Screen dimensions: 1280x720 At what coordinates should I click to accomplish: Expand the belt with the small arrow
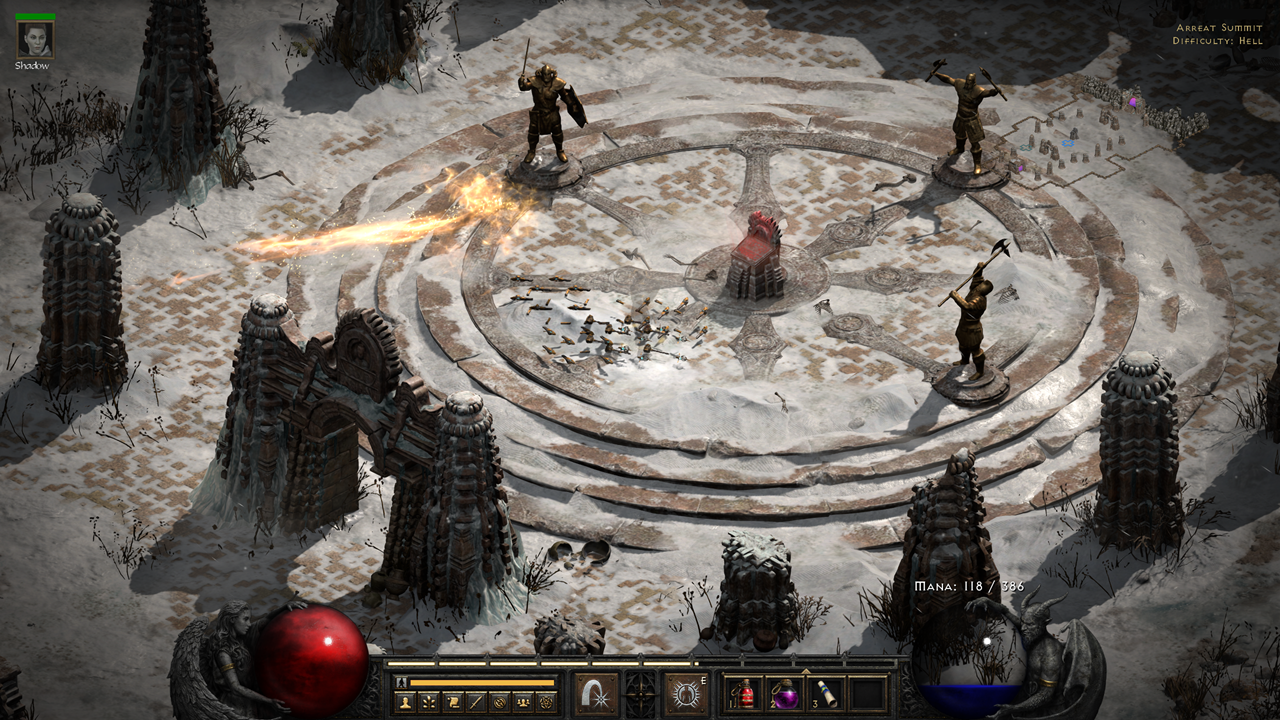(x=806, y=670)
